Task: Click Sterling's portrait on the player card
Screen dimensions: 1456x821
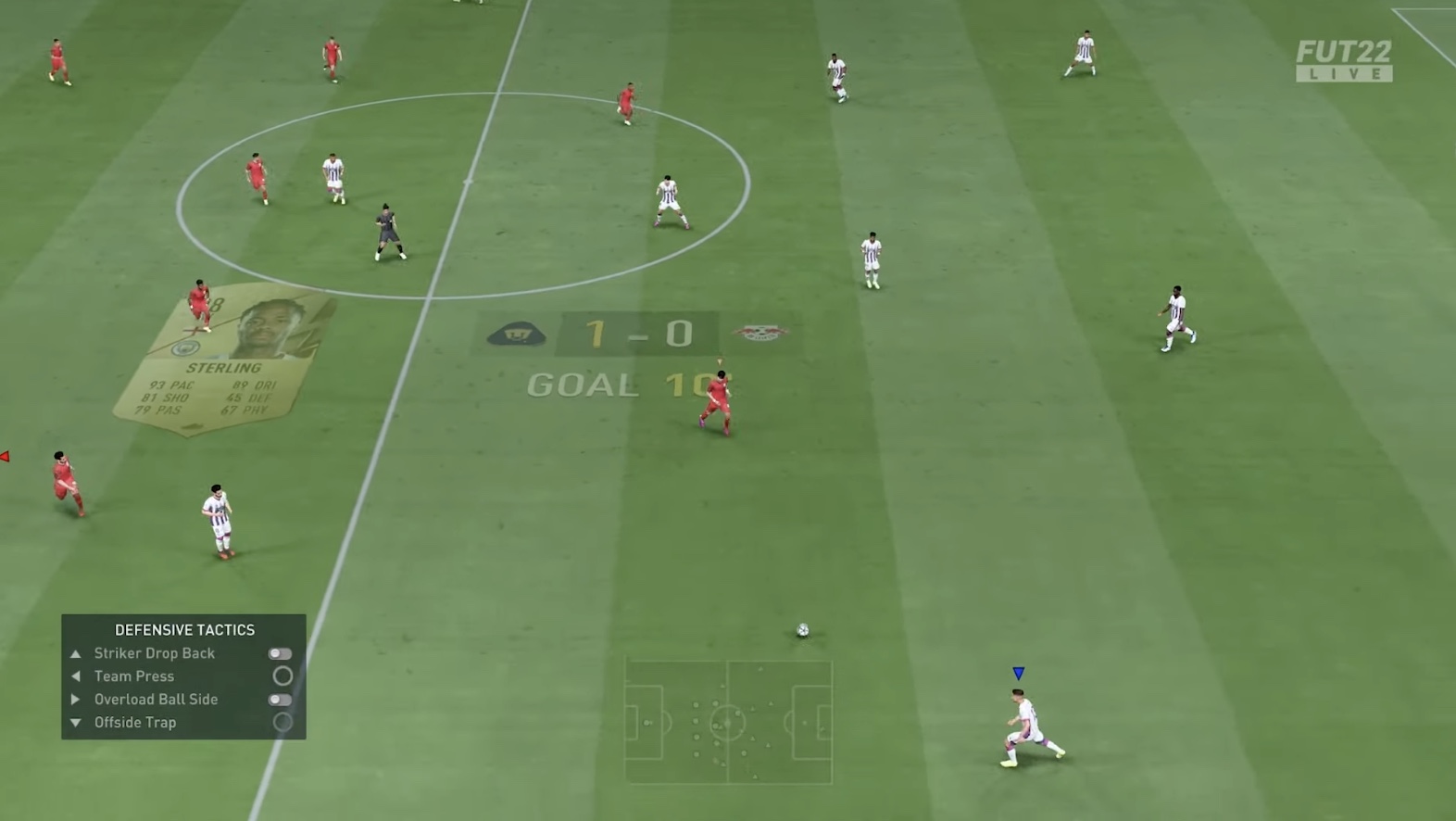Action: coord(268,324)
